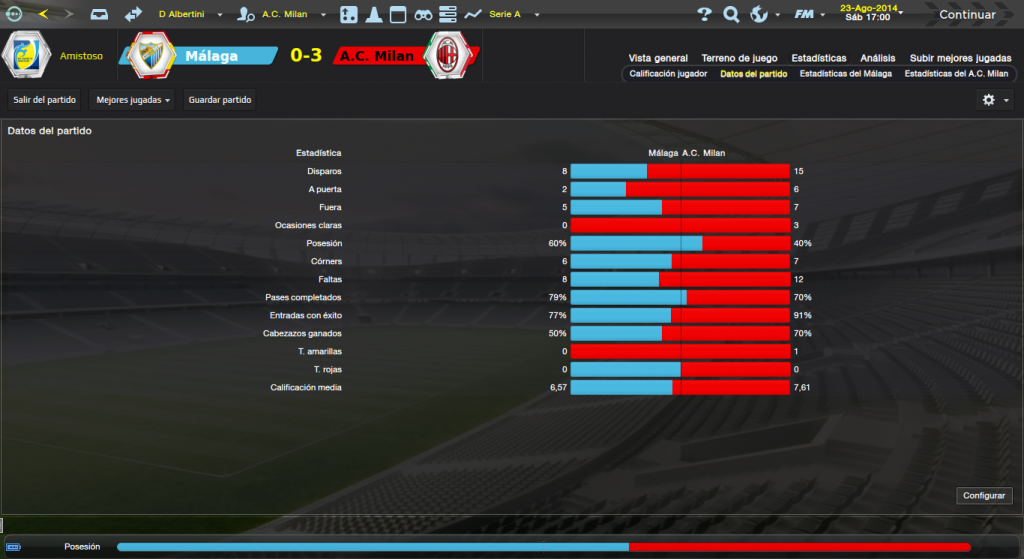Go back with the yellow arrow

click(x=43, y=14)
